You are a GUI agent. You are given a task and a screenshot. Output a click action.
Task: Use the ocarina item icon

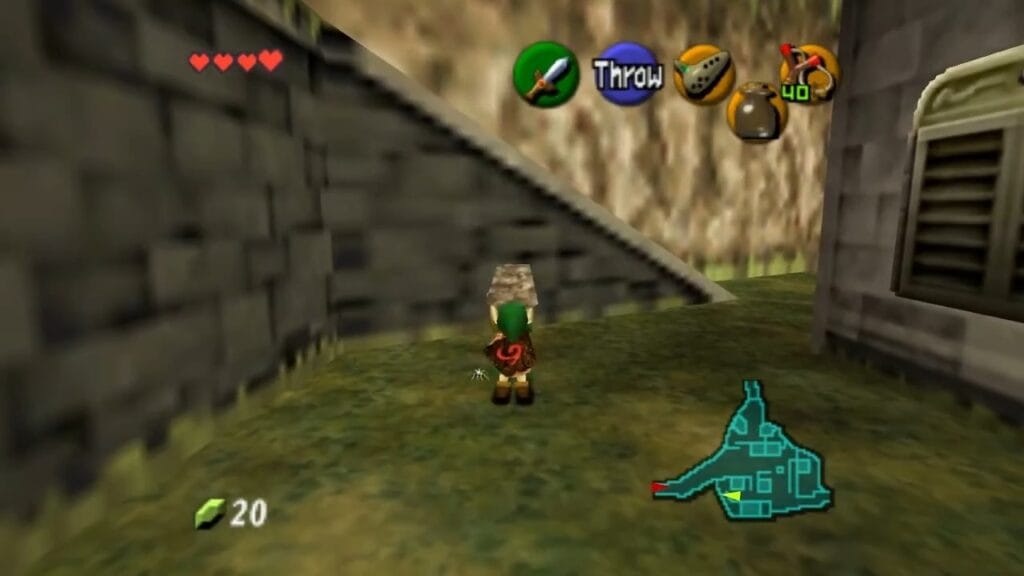pyautogui.click(x=704, y=74)
